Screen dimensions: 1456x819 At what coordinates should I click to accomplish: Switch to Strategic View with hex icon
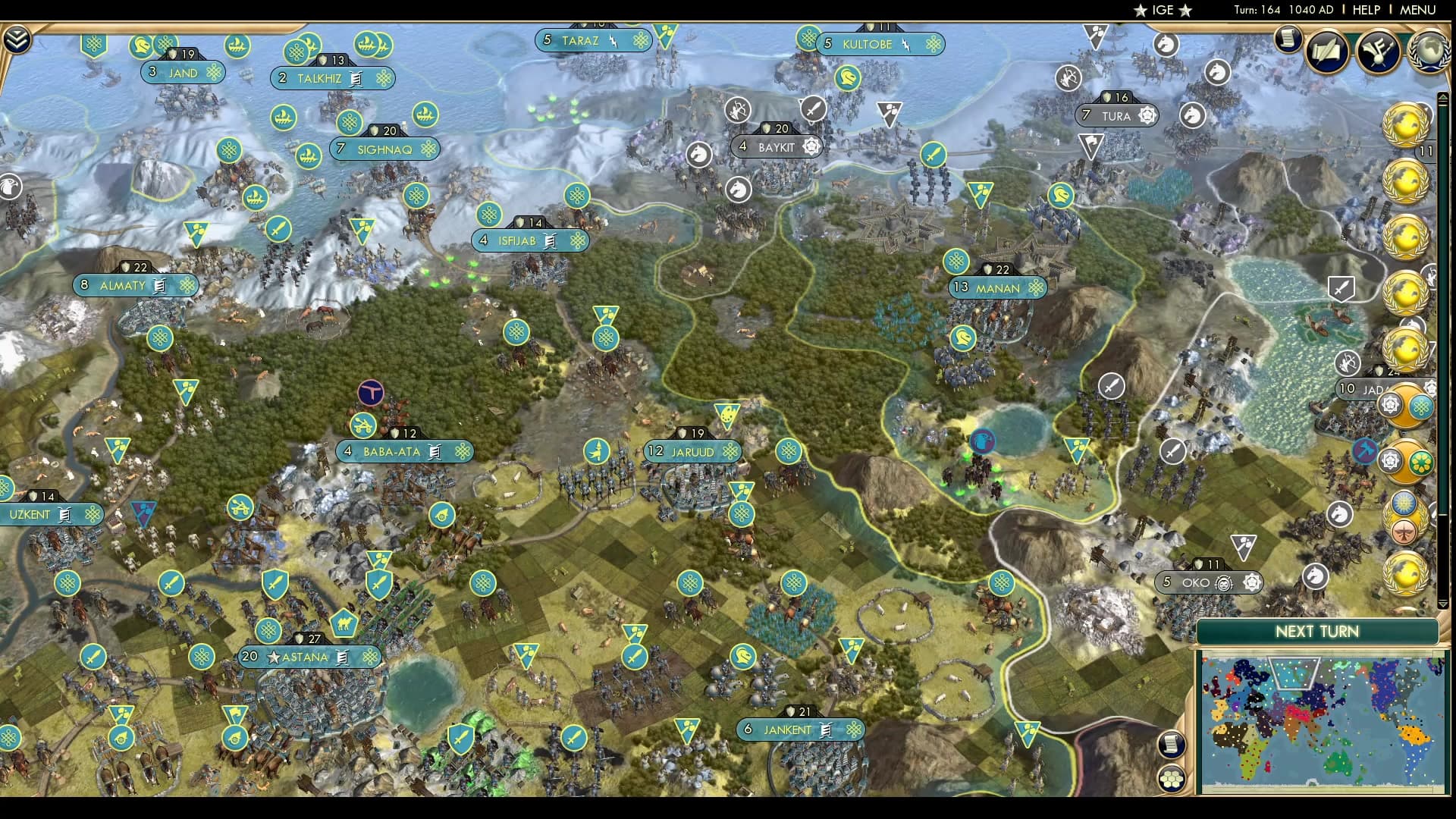pos(1172,777)
